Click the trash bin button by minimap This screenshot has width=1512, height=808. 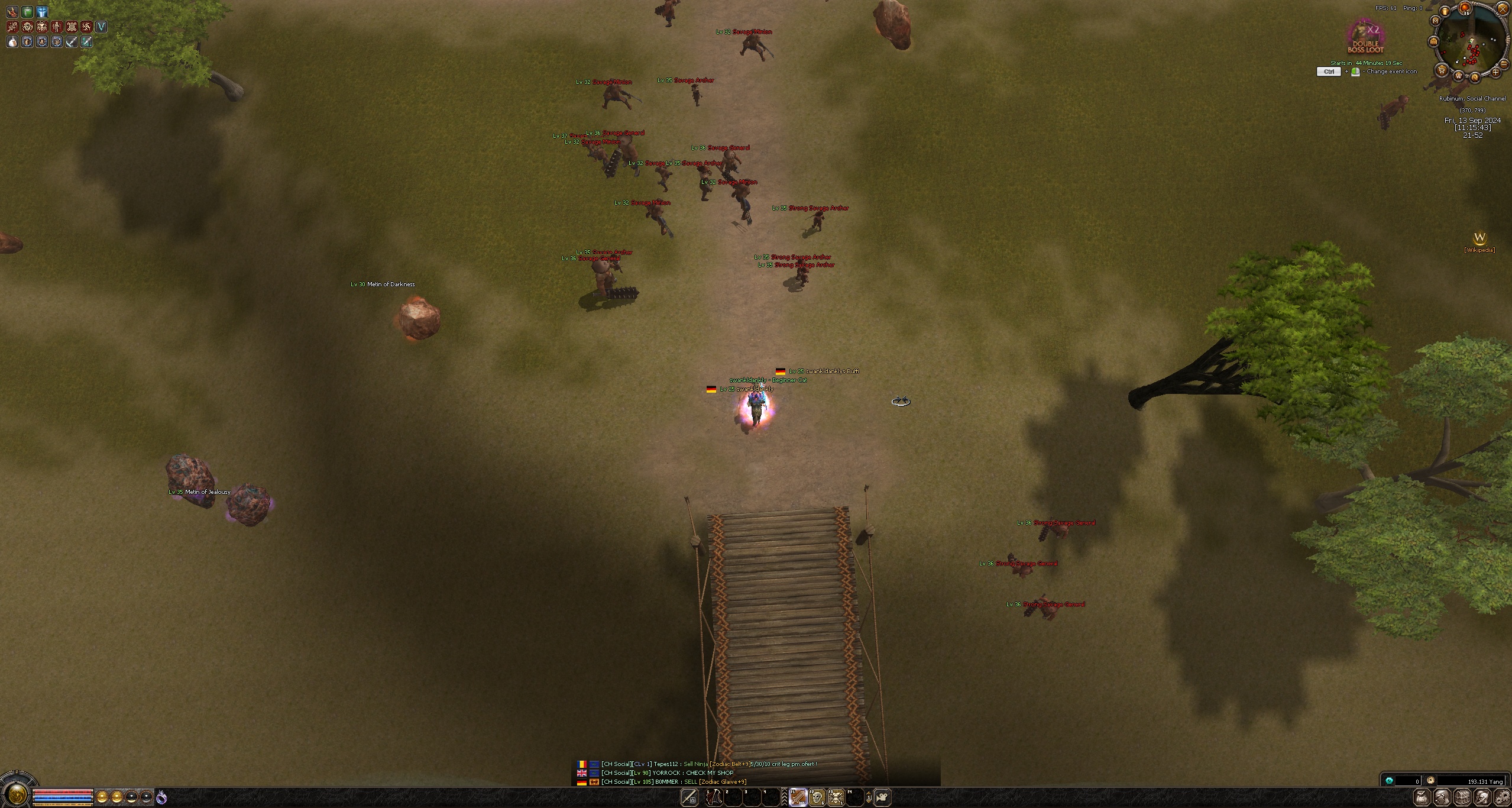(1445, 11)
